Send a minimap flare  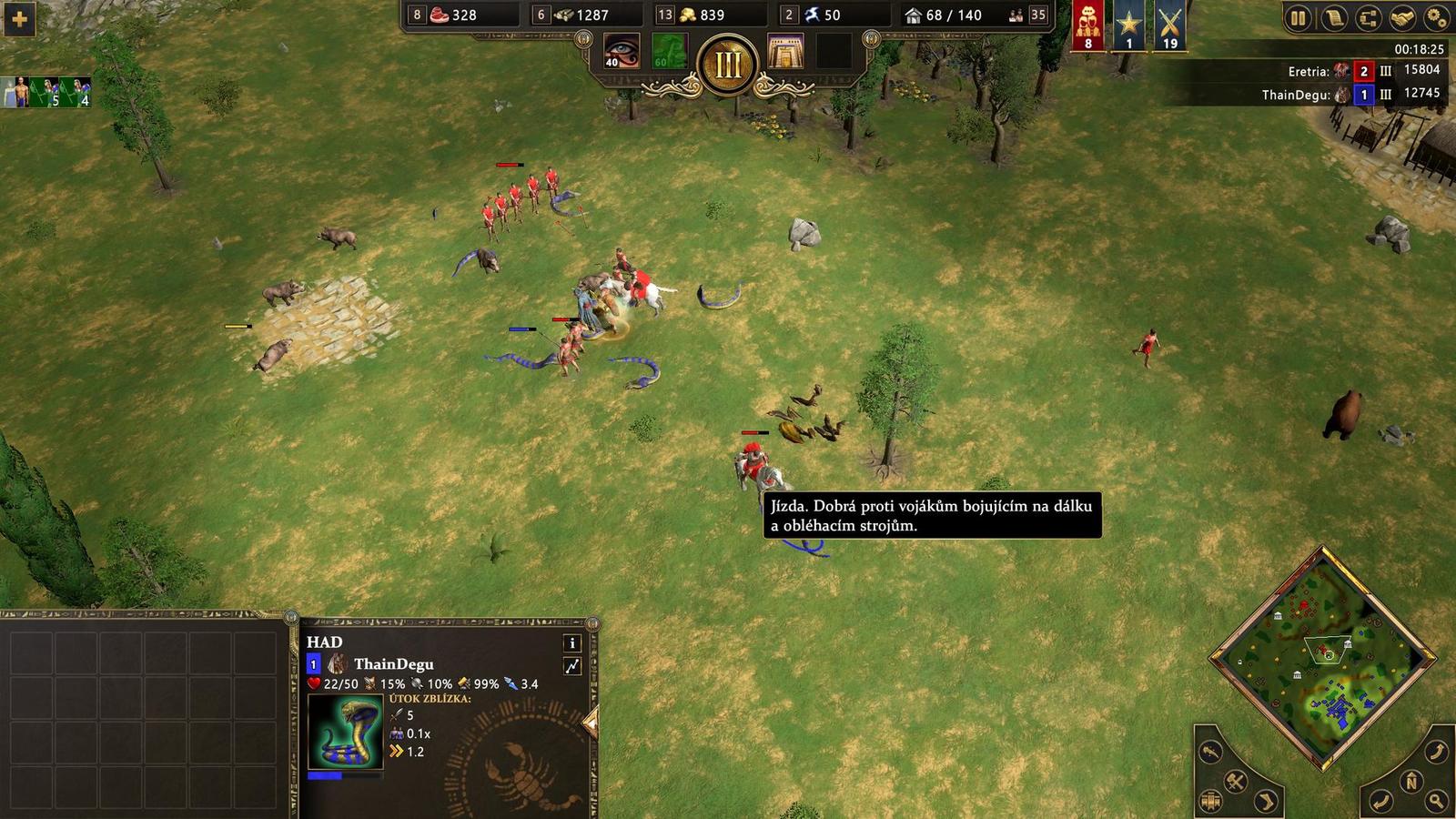pyautogui.click(x=1212, y=753)
